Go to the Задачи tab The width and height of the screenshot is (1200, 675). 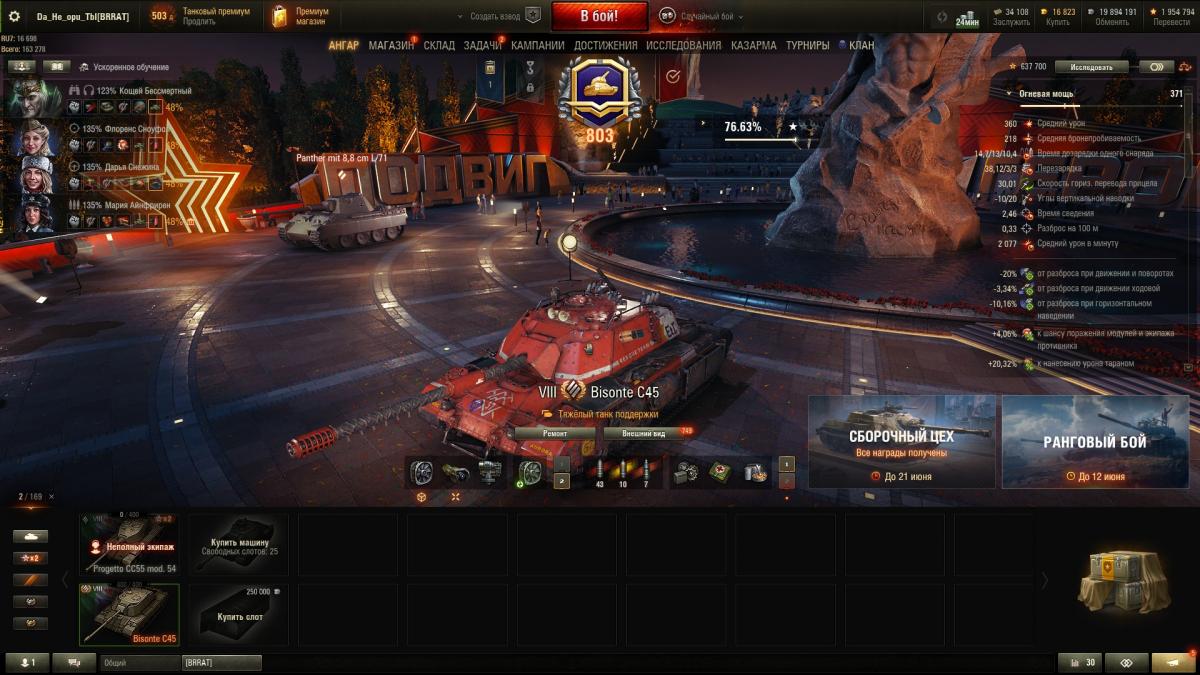[482, 45]
